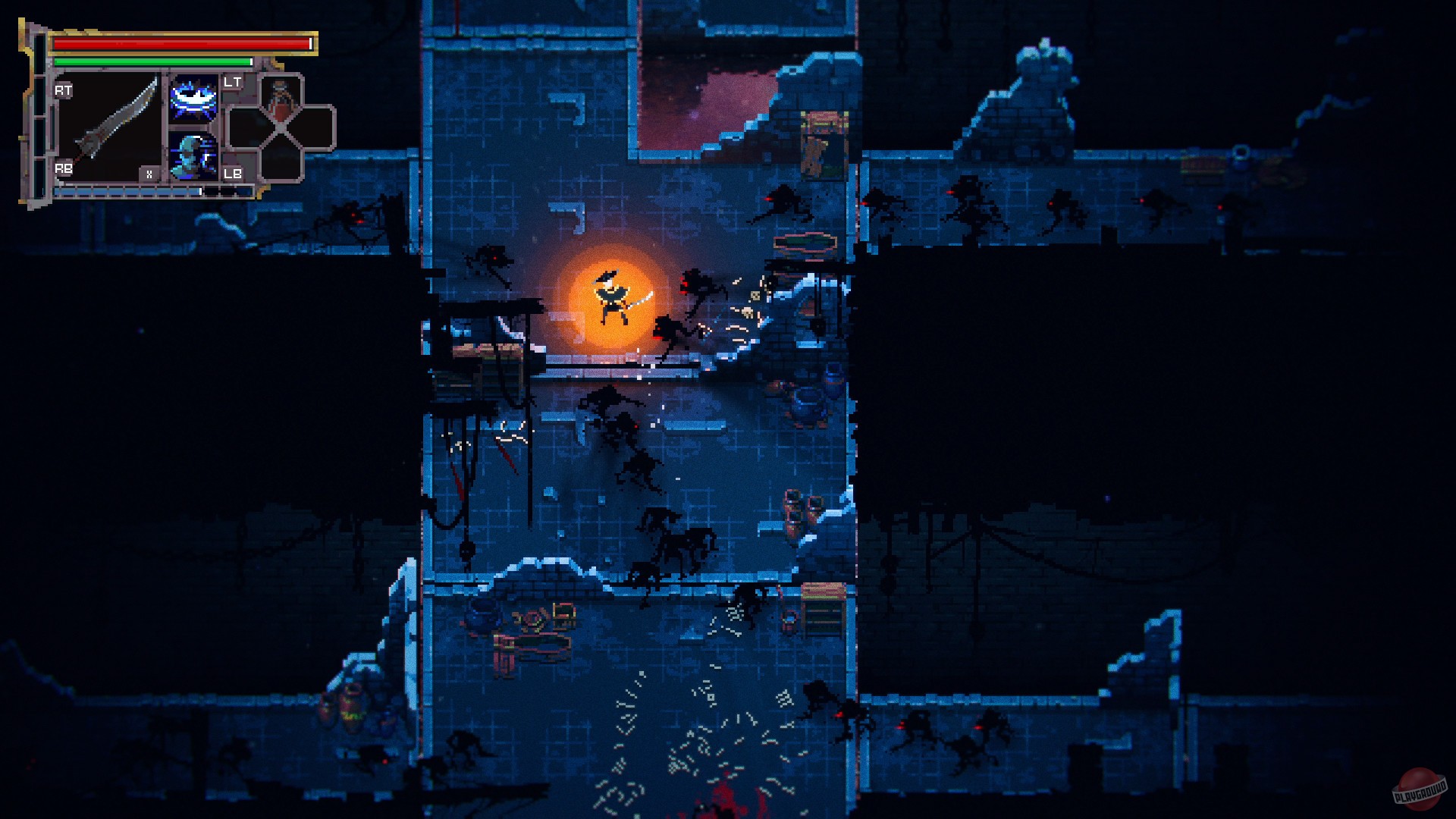Screen dimensions: 1456x819
Task: Click the X button indicator on the HUD
Action: click(149, 174)
